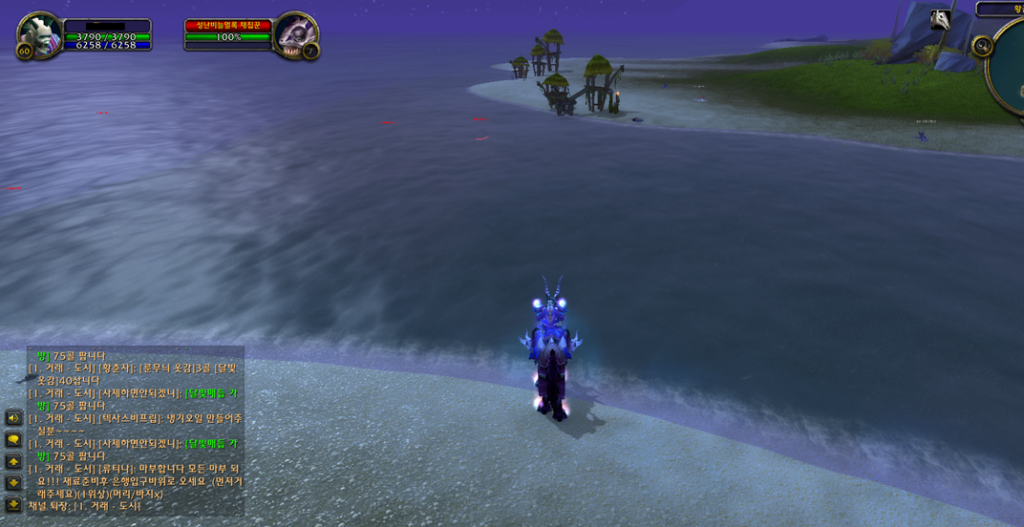Click the chat up arrow button

[x=14, y=462]
